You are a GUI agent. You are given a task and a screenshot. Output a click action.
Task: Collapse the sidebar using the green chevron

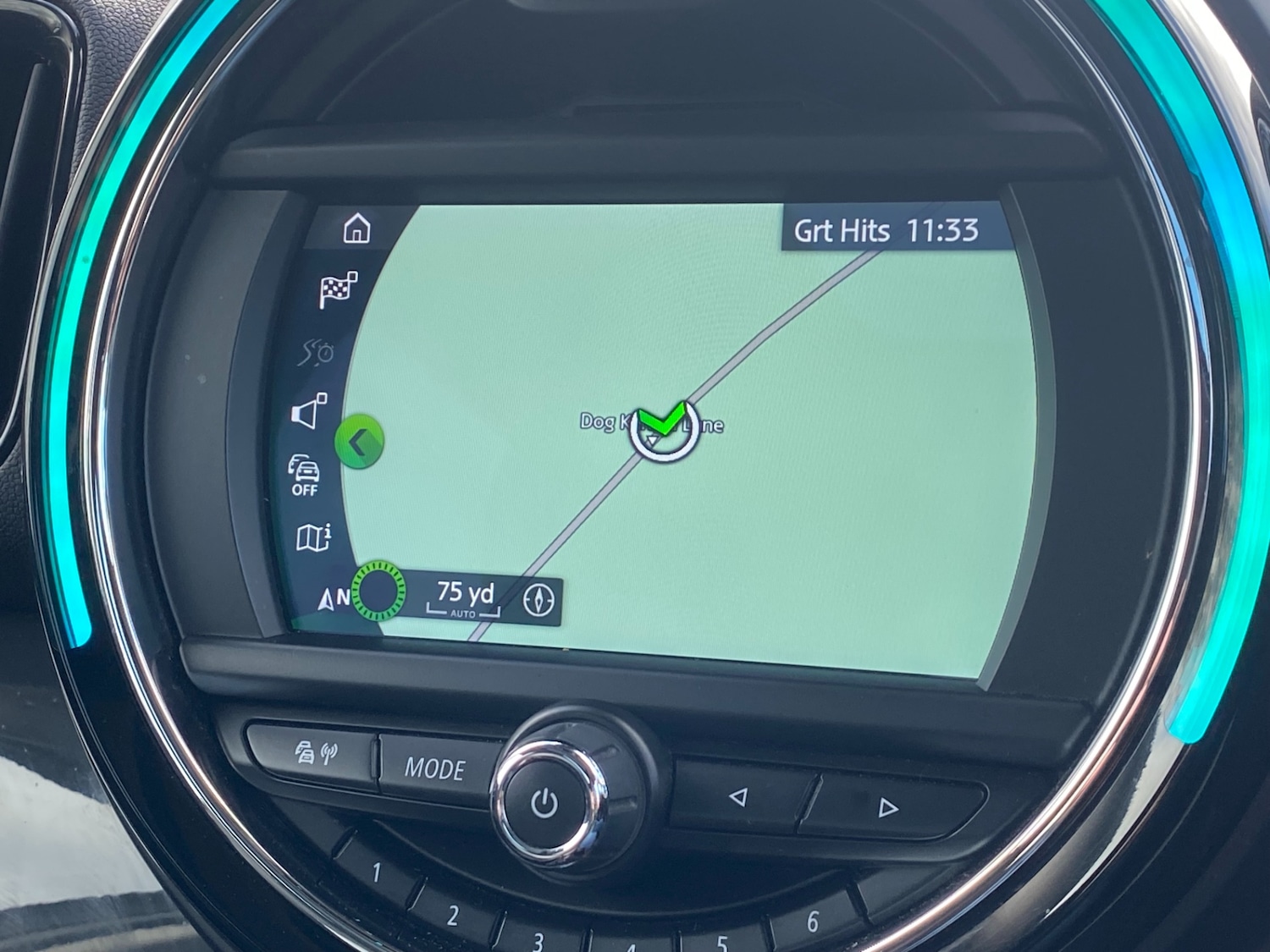[x=359, y=443]
